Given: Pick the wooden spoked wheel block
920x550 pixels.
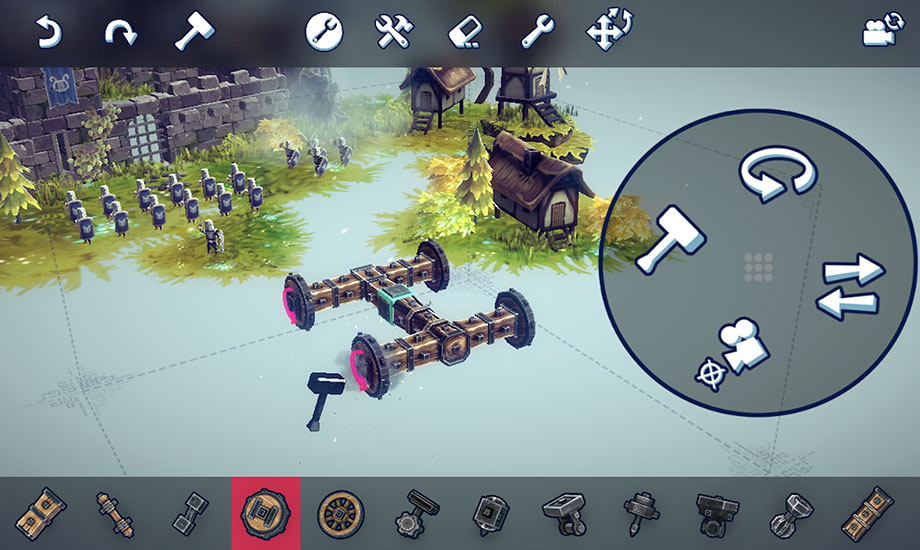Looking at the screenshot, I should coord(340,513).
